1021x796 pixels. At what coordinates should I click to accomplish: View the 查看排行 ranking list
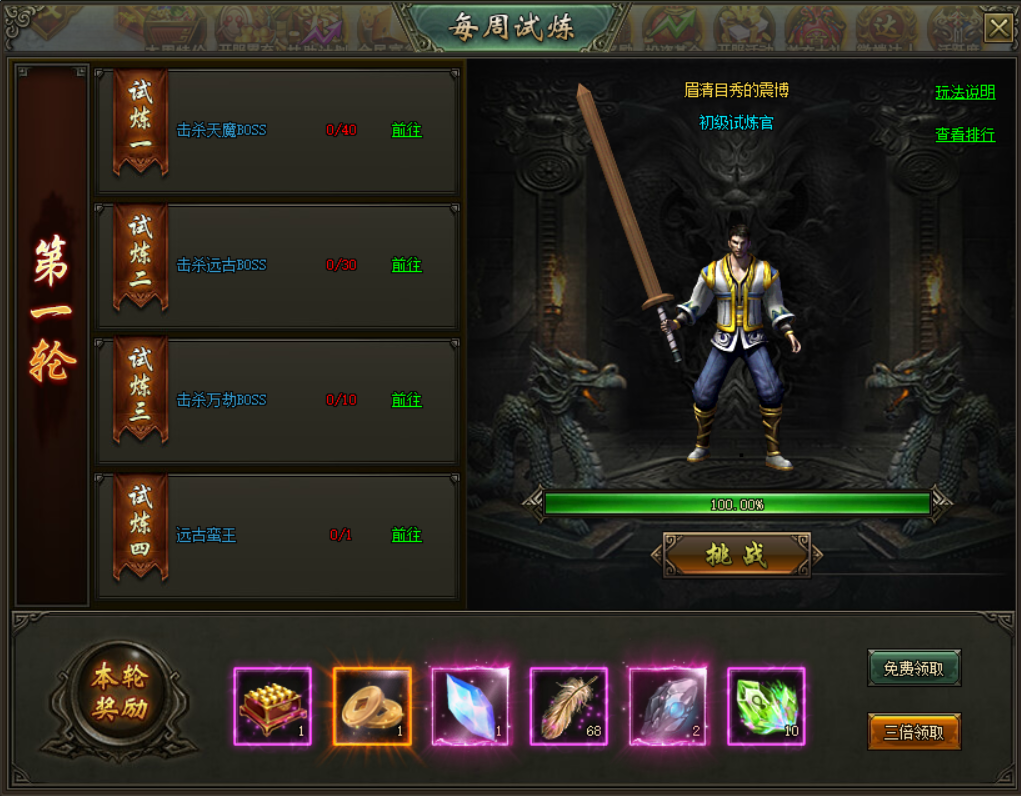pos(965,134)
